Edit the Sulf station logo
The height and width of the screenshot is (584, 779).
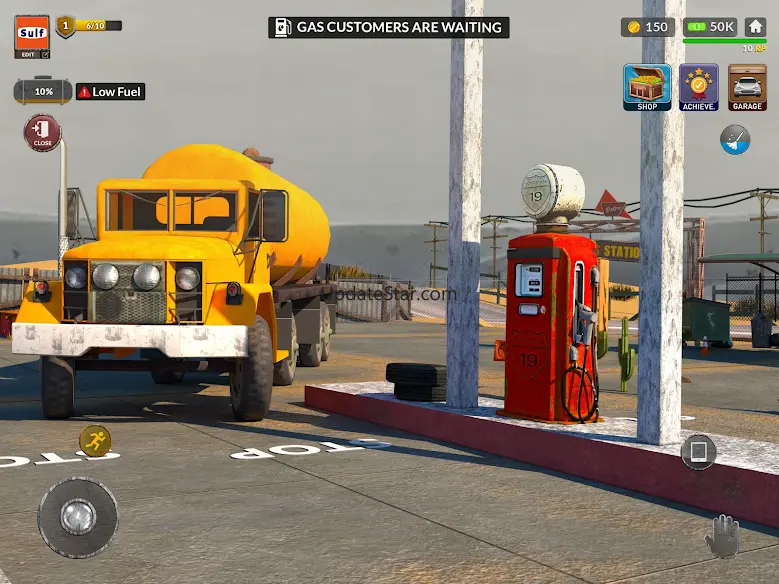[31, 37]
